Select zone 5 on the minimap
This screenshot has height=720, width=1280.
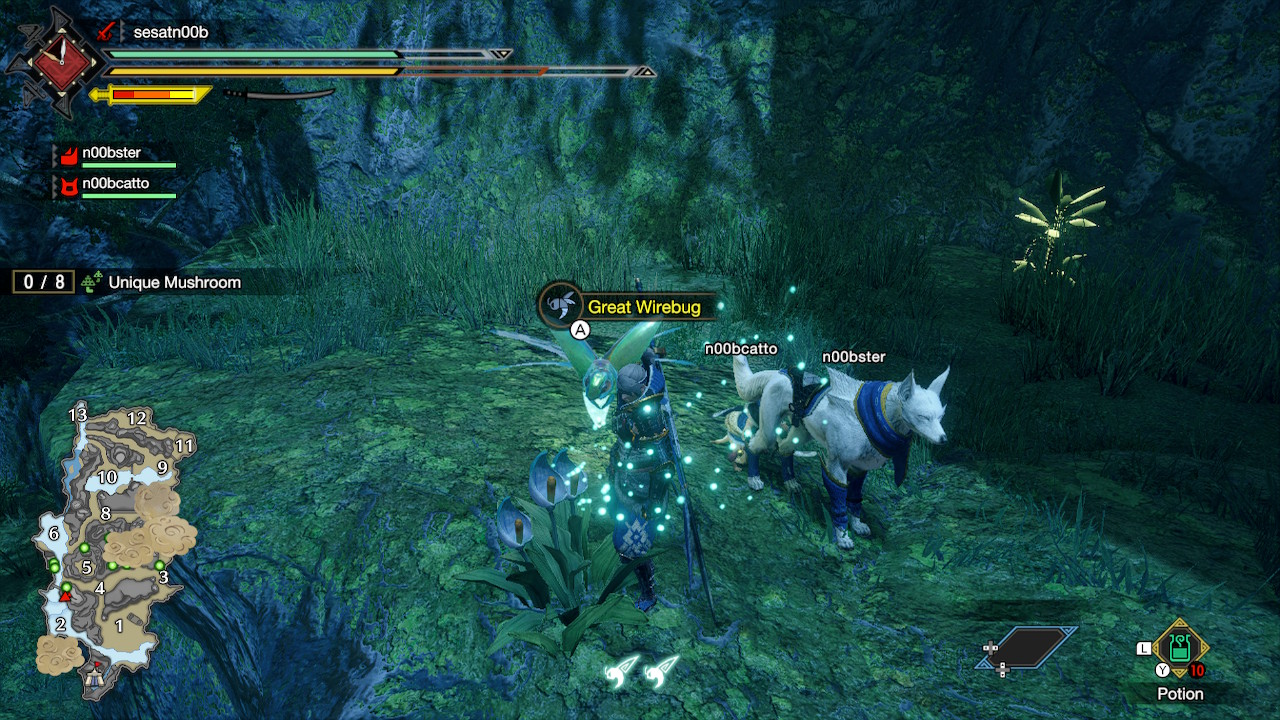88,567
